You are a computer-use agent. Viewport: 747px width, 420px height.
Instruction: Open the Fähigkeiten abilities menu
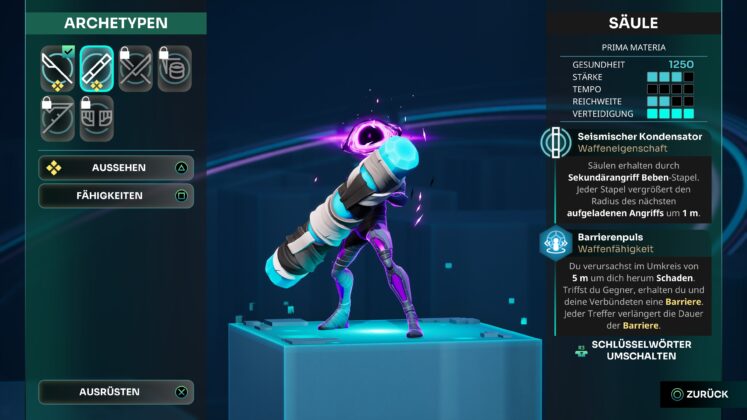[116, 195]
